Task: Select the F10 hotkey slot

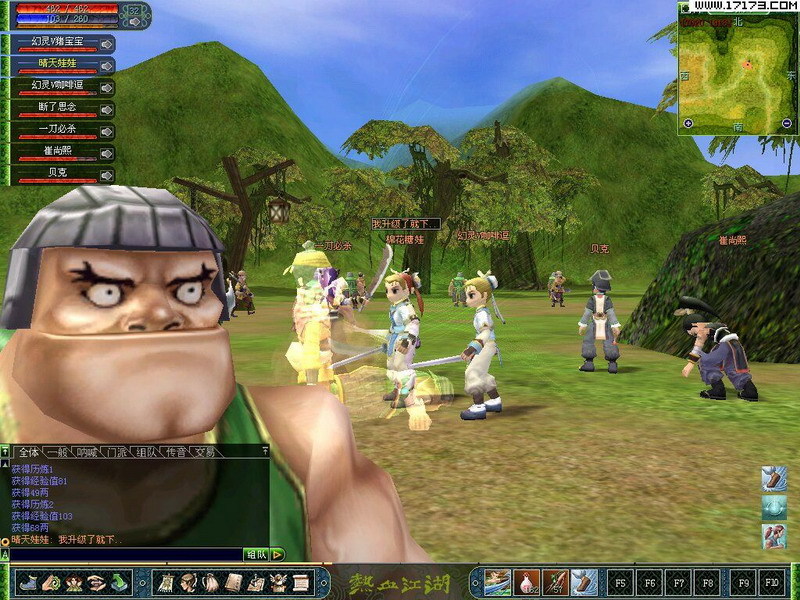Action: coord(772,581)
